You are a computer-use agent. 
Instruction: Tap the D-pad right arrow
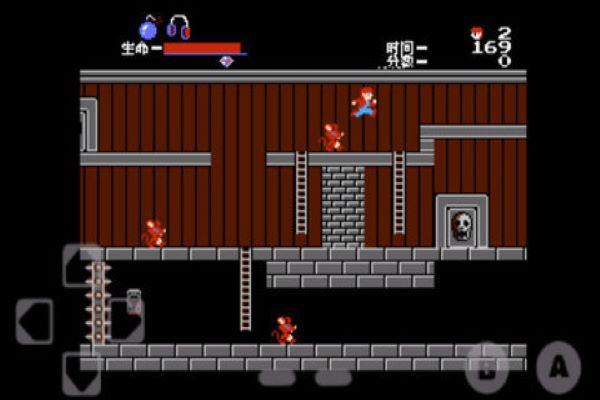127,321
